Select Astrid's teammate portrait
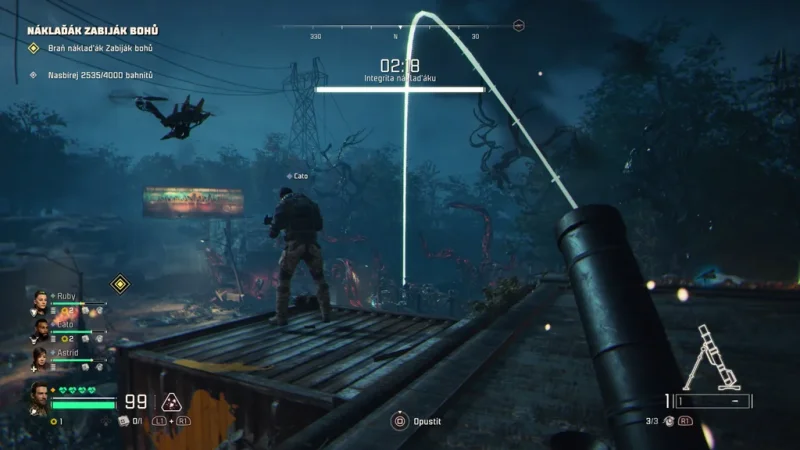This screenshot has height=450, width=800. 40,355
